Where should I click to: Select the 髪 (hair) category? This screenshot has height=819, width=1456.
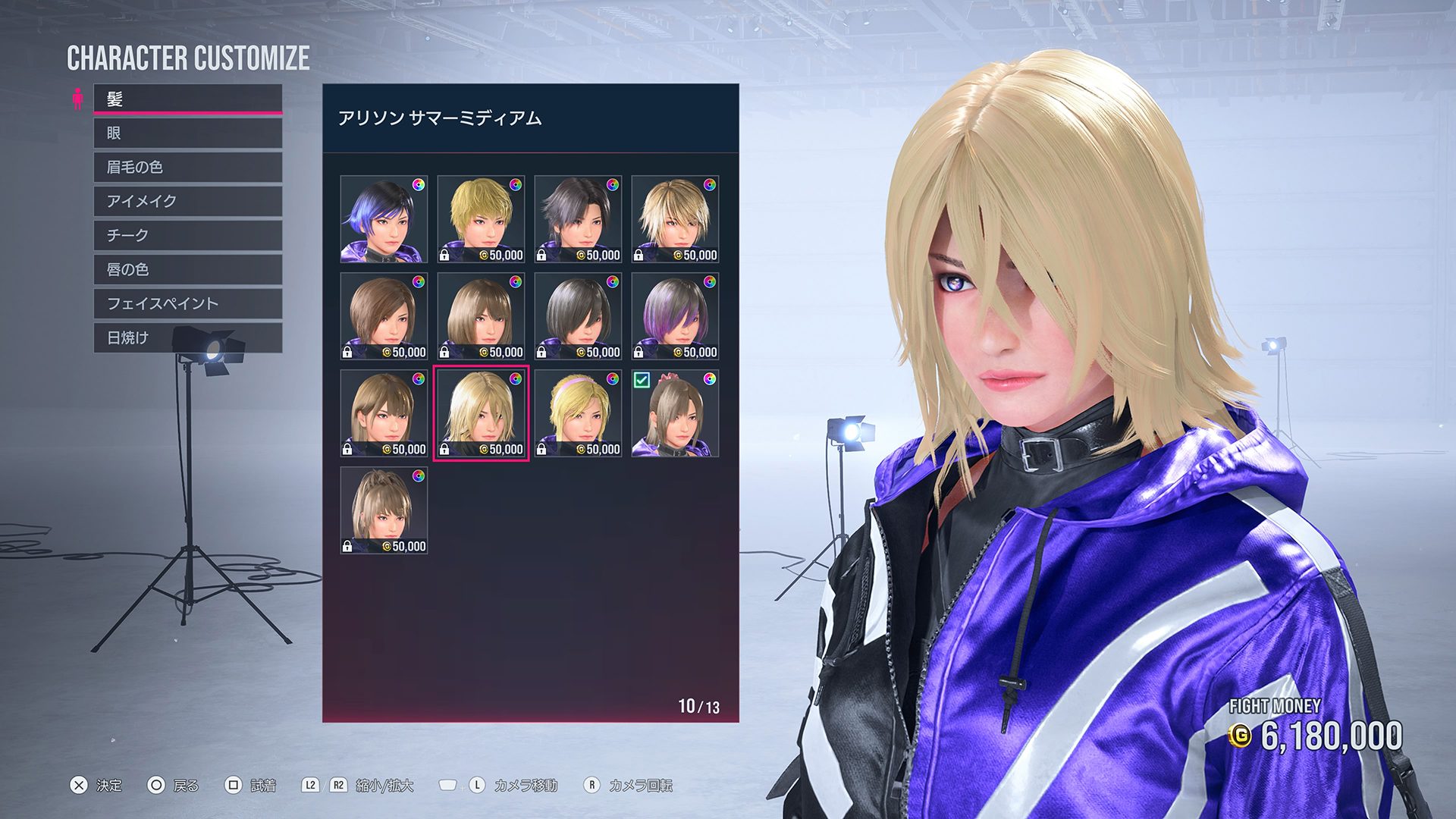187,99
